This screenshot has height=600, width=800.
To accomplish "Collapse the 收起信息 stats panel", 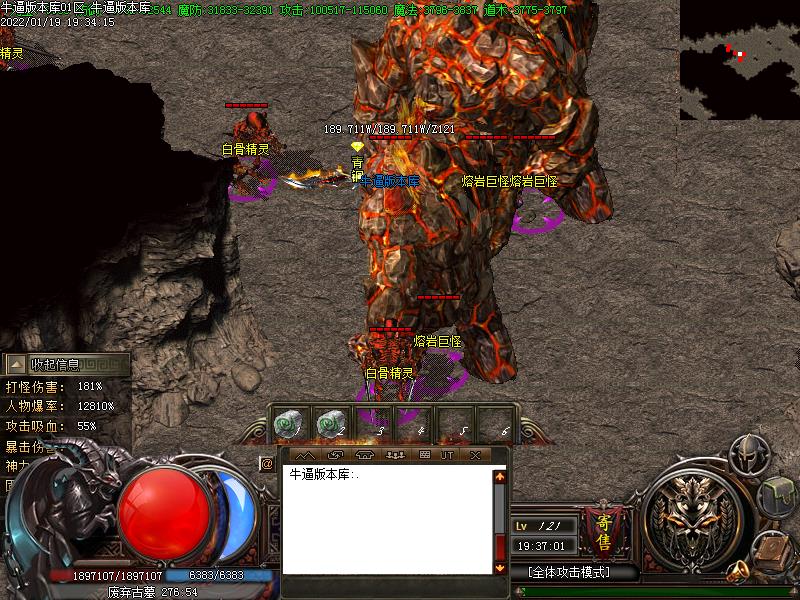I will tap(62, 365).
